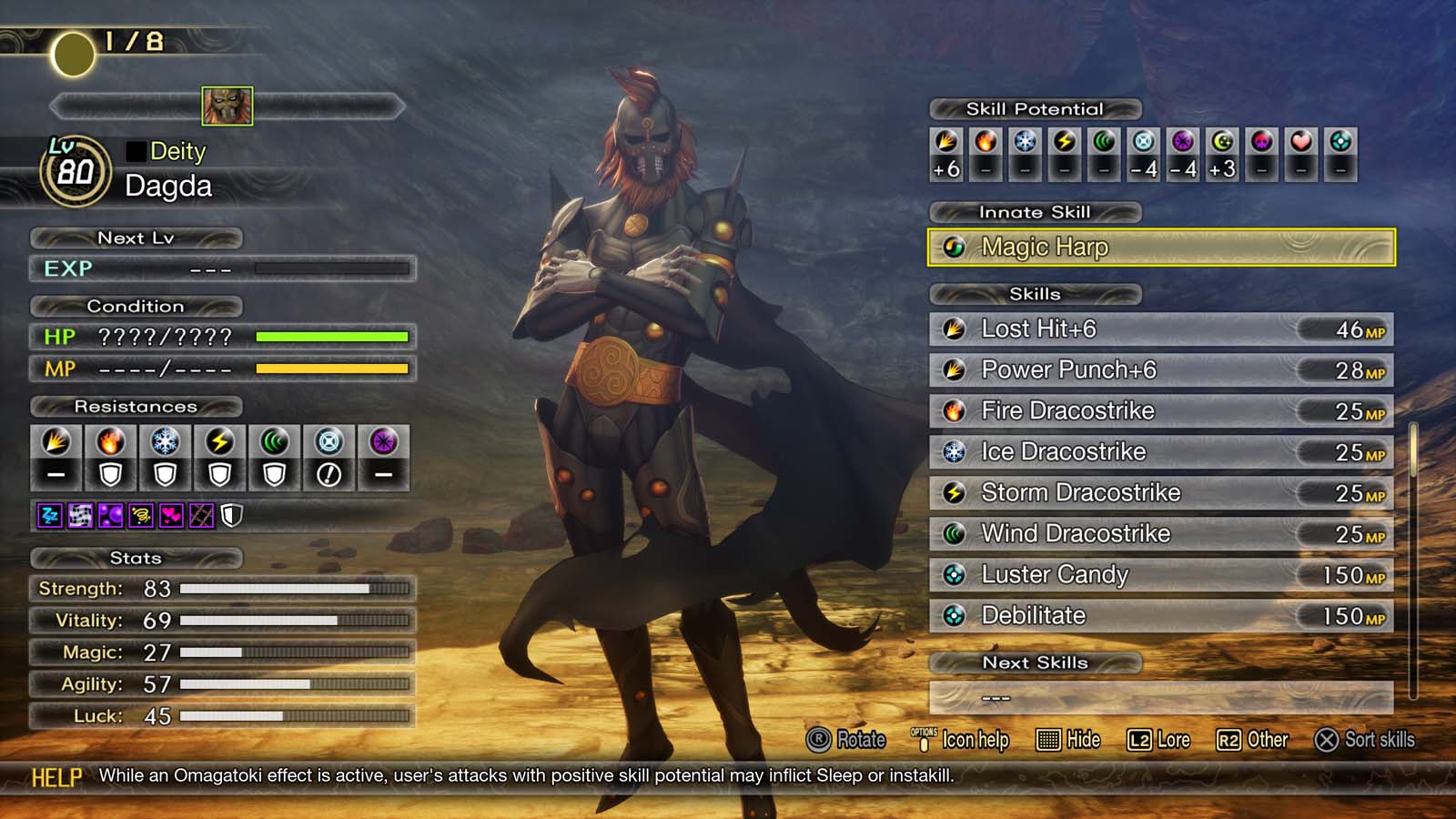Pick the Ice Dracostrike skill row
Screen dimensions: 1456x819
click(1160, 452)
